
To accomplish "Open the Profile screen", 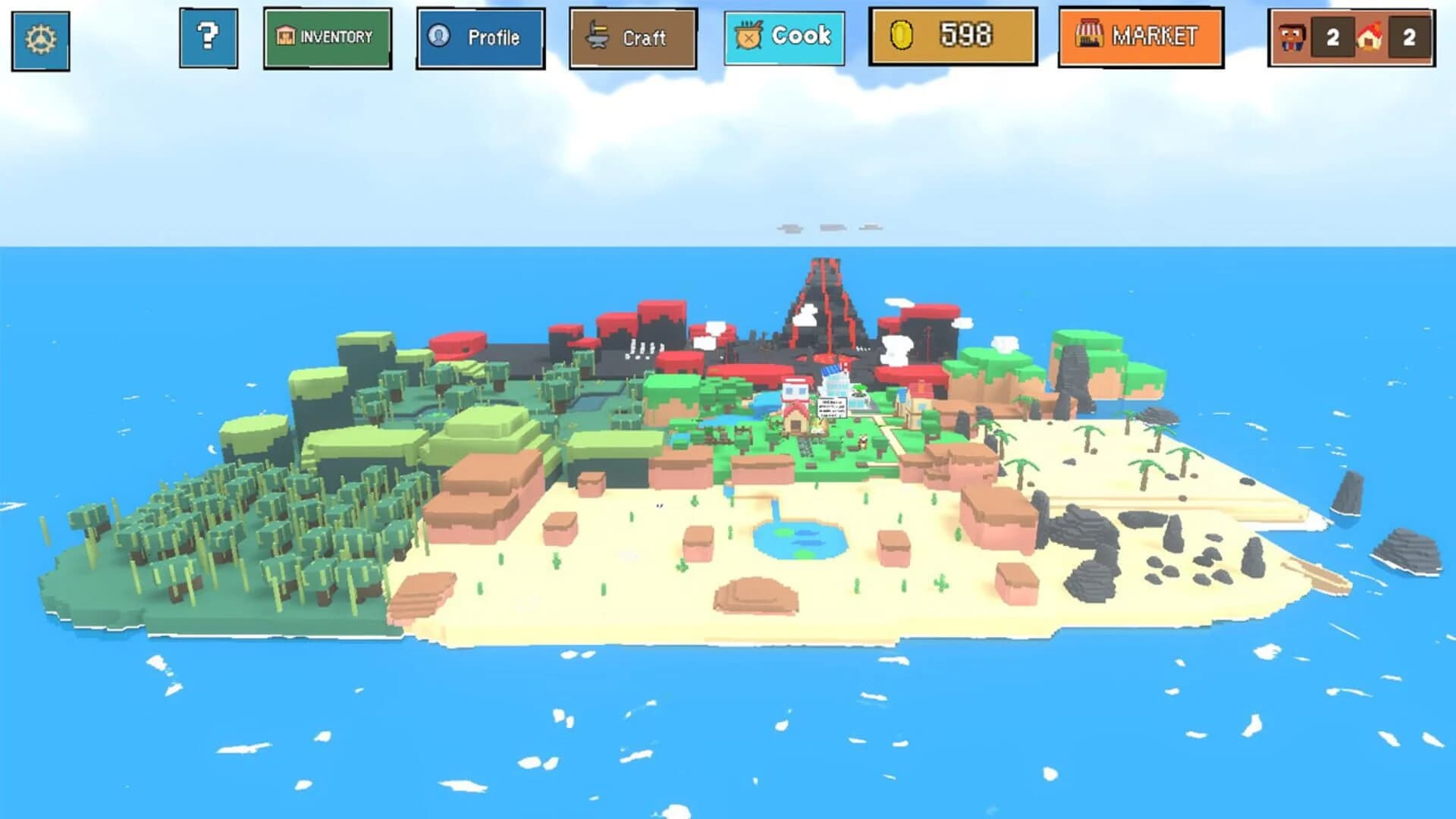I will click(x=481, y=35).
